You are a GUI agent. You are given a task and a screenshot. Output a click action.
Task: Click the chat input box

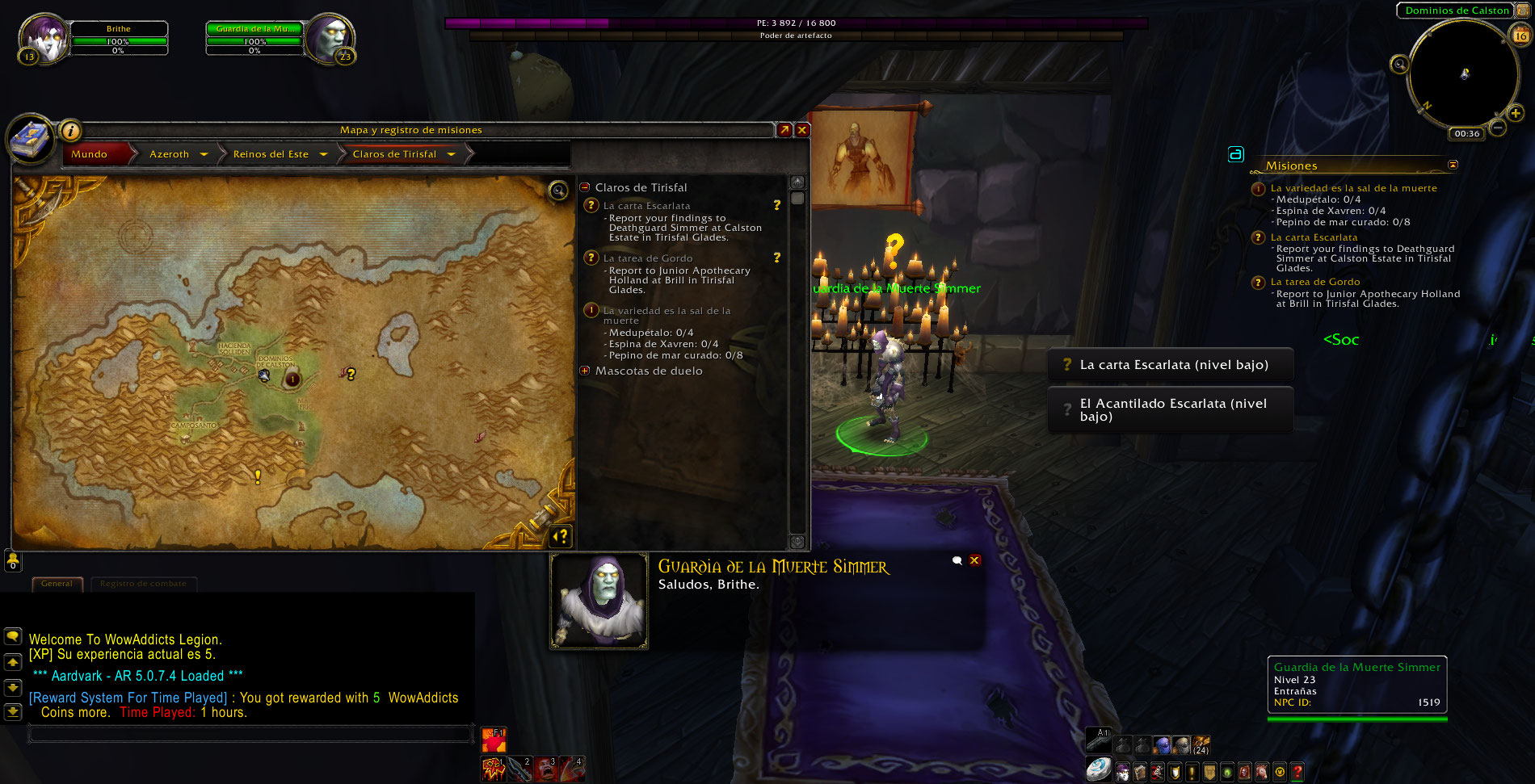click(250, 733)
